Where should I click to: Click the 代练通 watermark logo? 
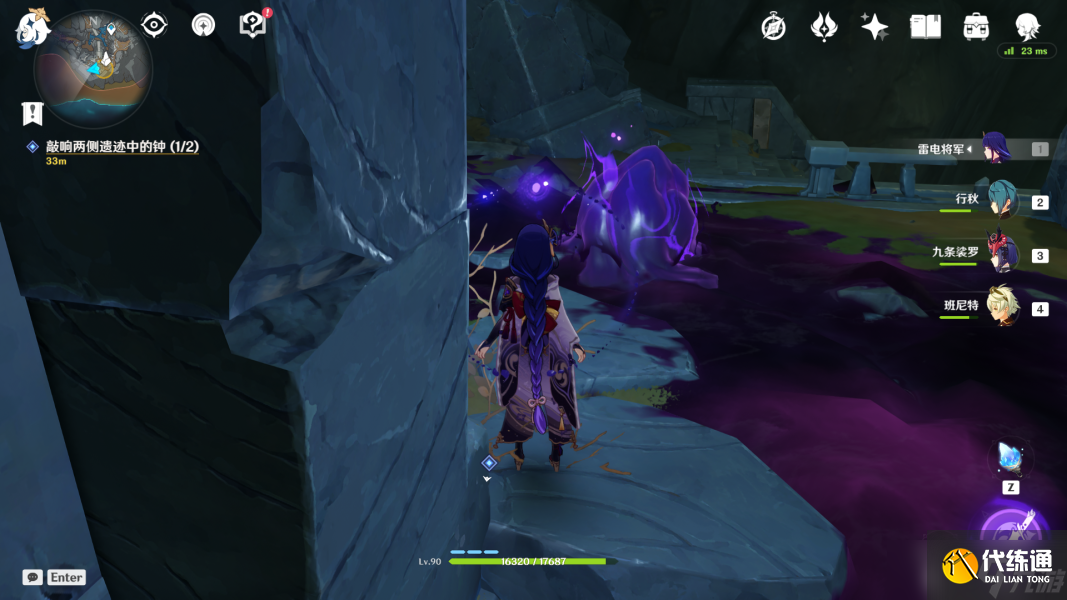tap(998, 566)
